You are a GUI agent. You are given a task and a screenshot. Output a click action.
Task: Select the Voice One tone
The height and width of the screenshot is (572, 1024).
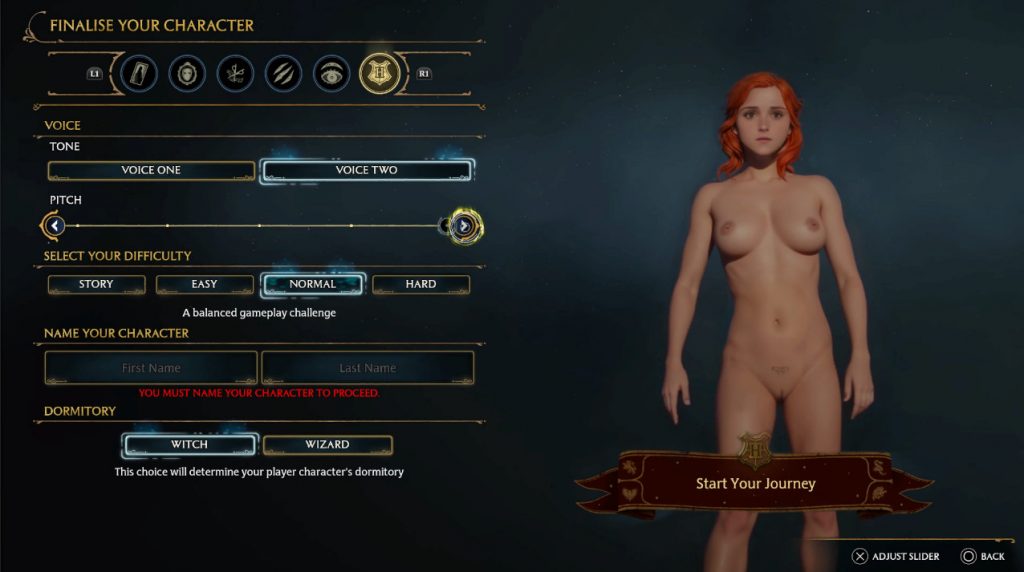151,171
